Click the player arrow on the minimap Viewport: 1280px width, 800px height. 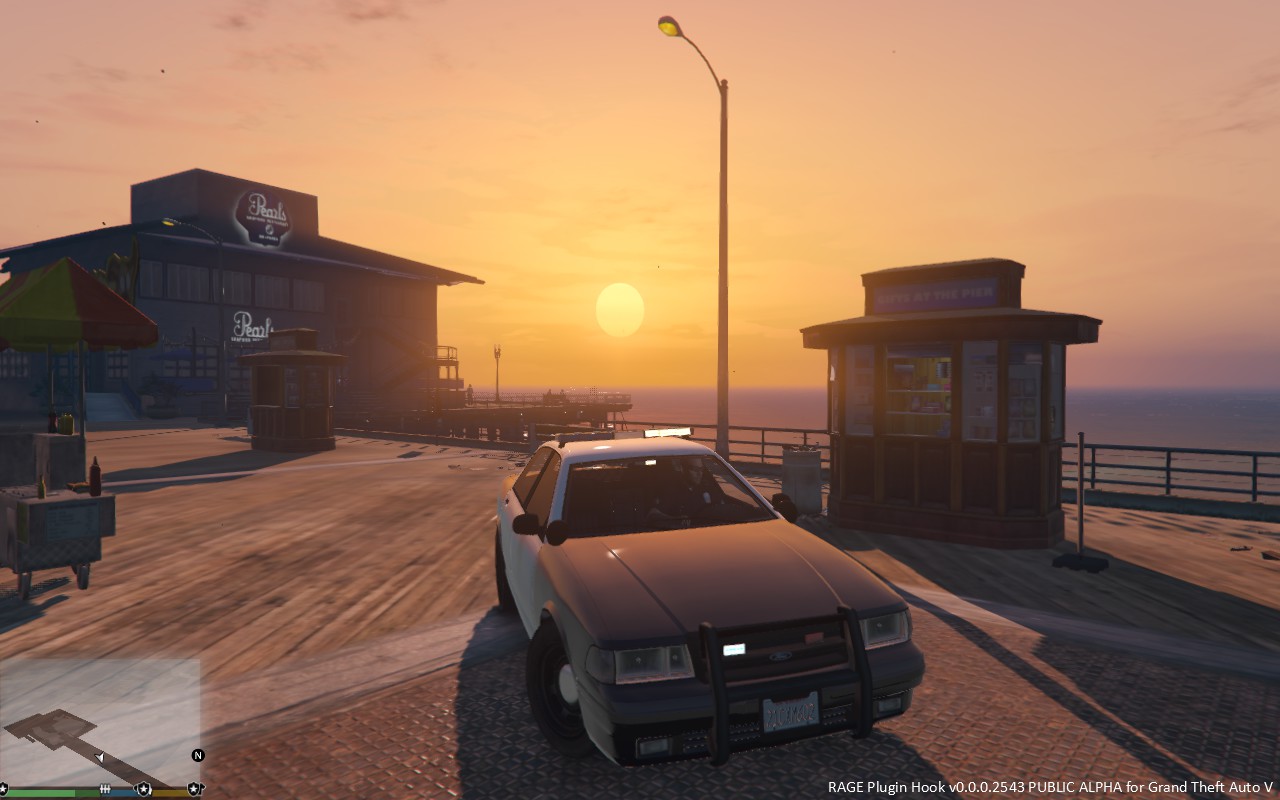pos(99,757)
